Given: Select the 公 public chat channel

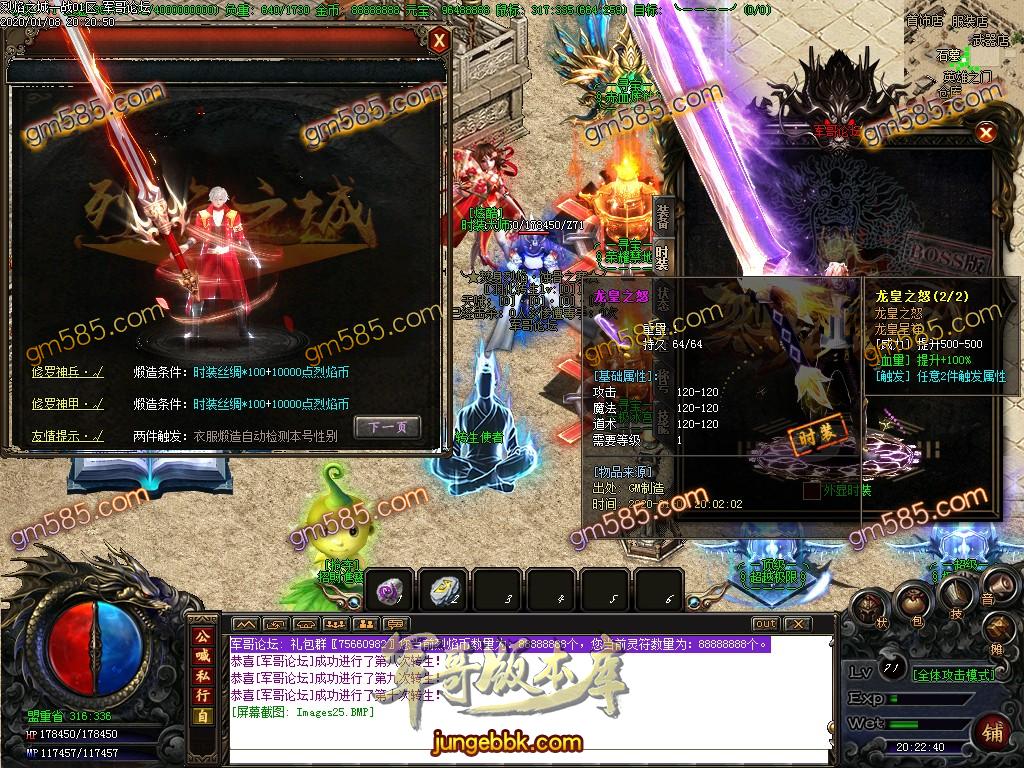Looking at the screenshot, I should tap(202, 636).
